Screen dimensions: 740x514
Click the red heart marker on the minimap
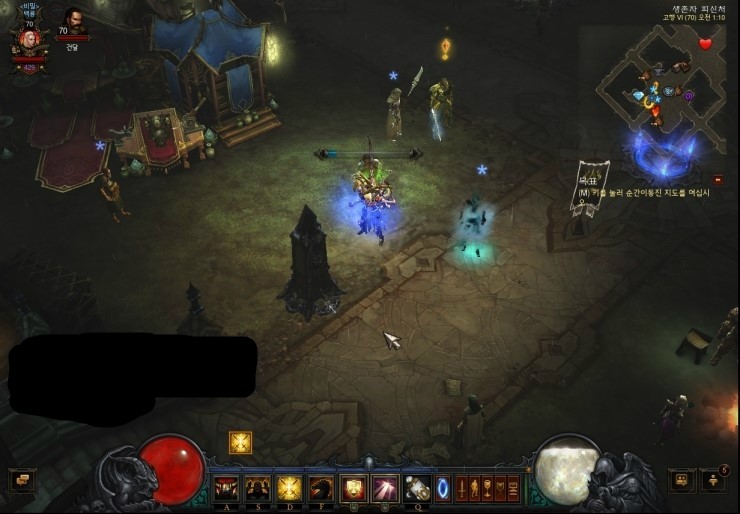705,44
